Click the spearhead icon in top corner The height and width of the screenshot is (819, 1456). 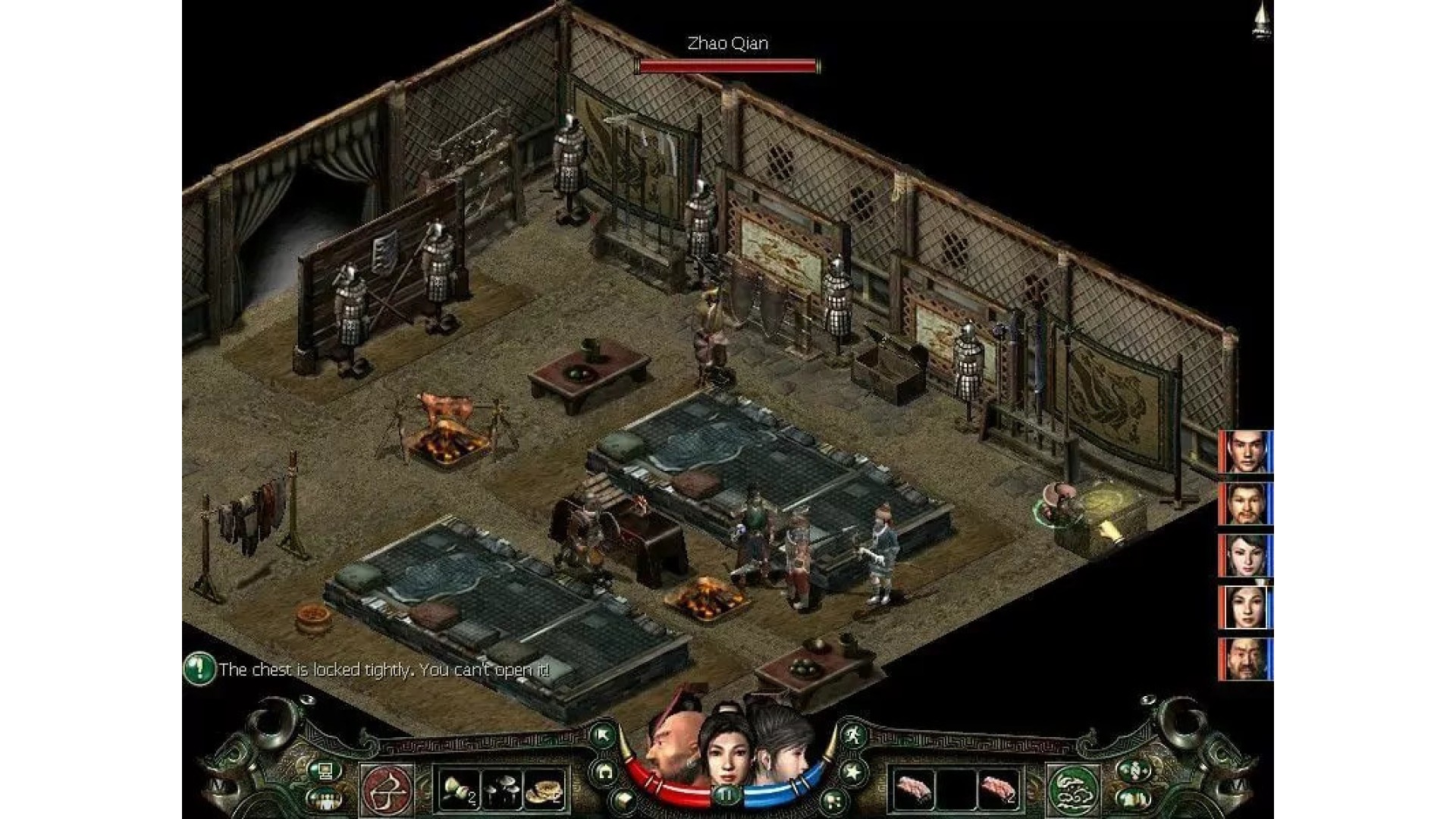tap(1262, 20)
